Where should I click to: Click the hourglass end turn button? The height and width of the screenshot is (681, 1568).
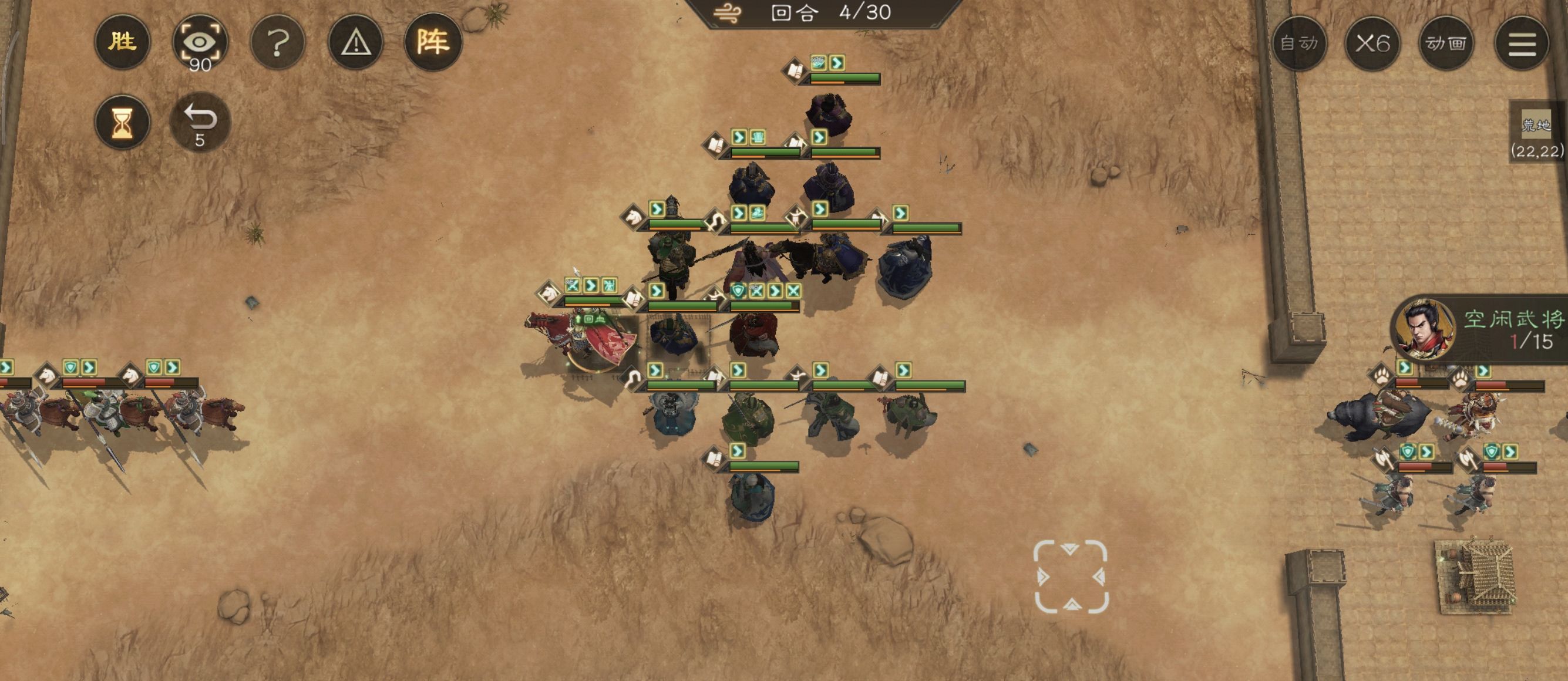122,122
